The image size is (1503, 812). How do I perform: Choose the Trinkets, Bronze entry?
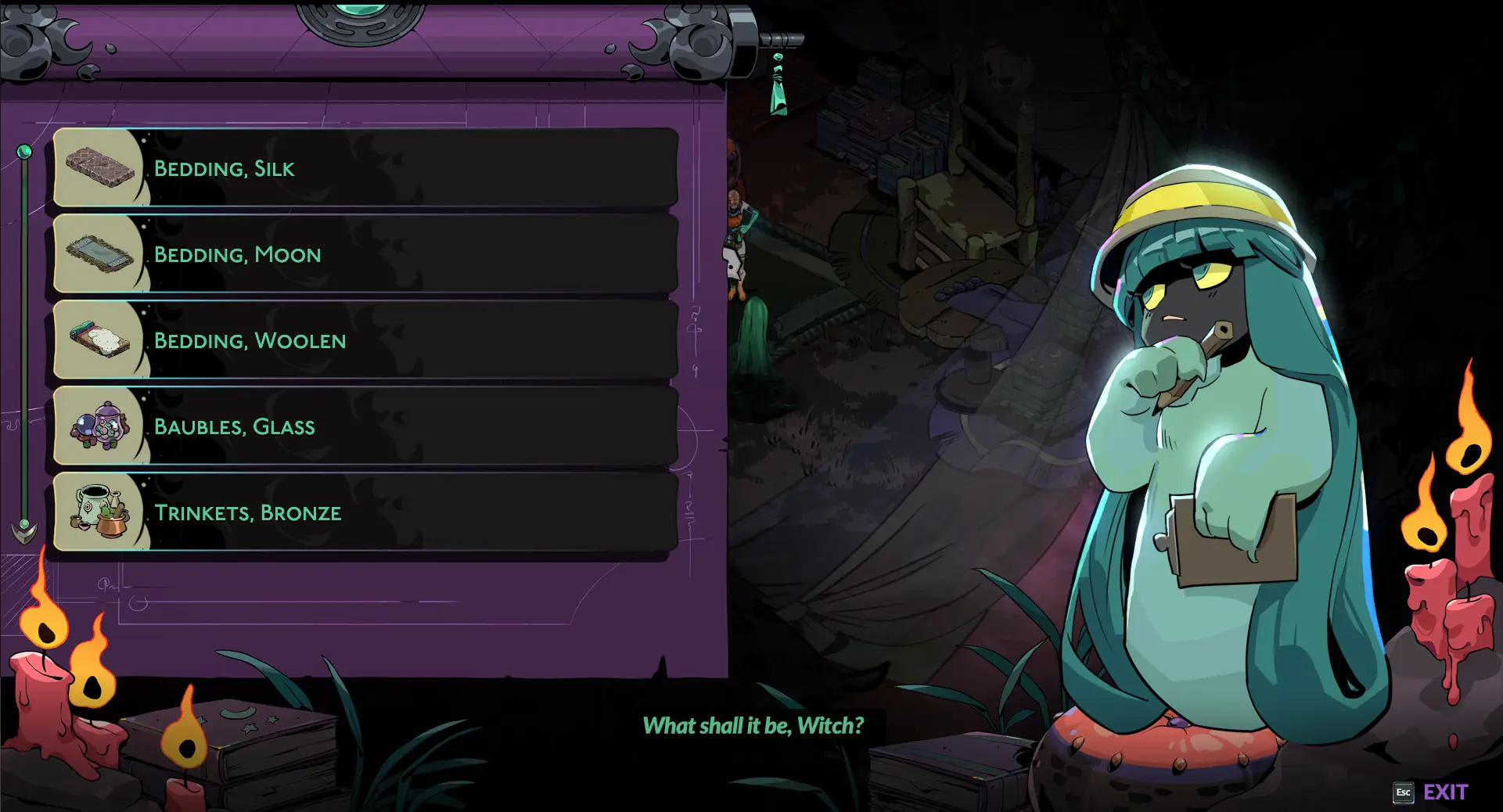[x=365, y=512]
